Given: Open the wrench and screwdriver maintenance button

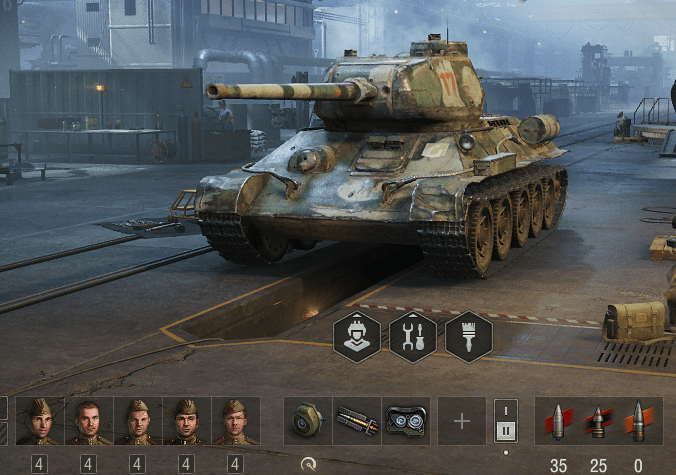Looking at the screenshot, I should [413, 336].
